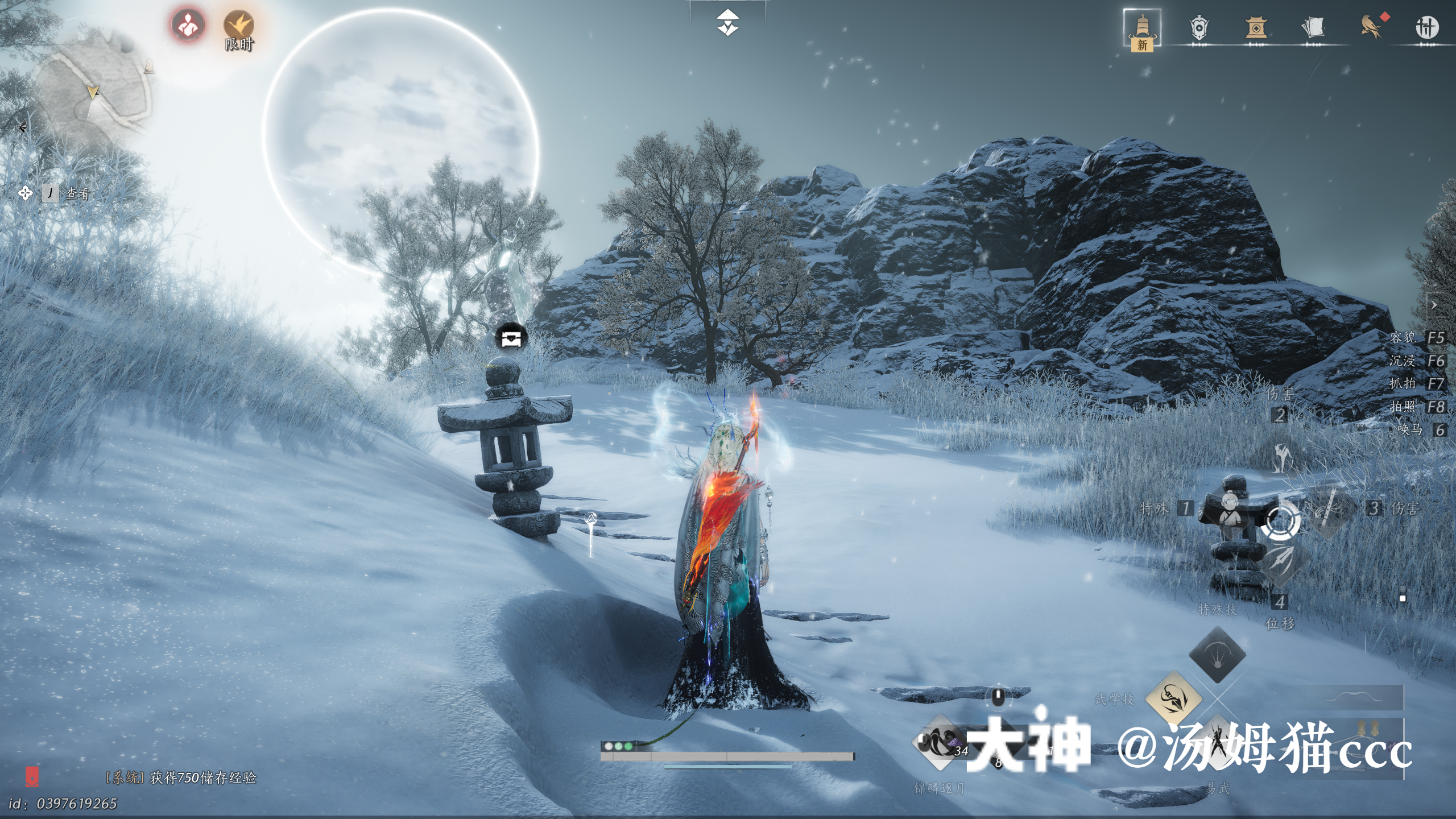Activate the 位移 movement skill icon
The image size is (1456, 819).
tap(1280, 560)
